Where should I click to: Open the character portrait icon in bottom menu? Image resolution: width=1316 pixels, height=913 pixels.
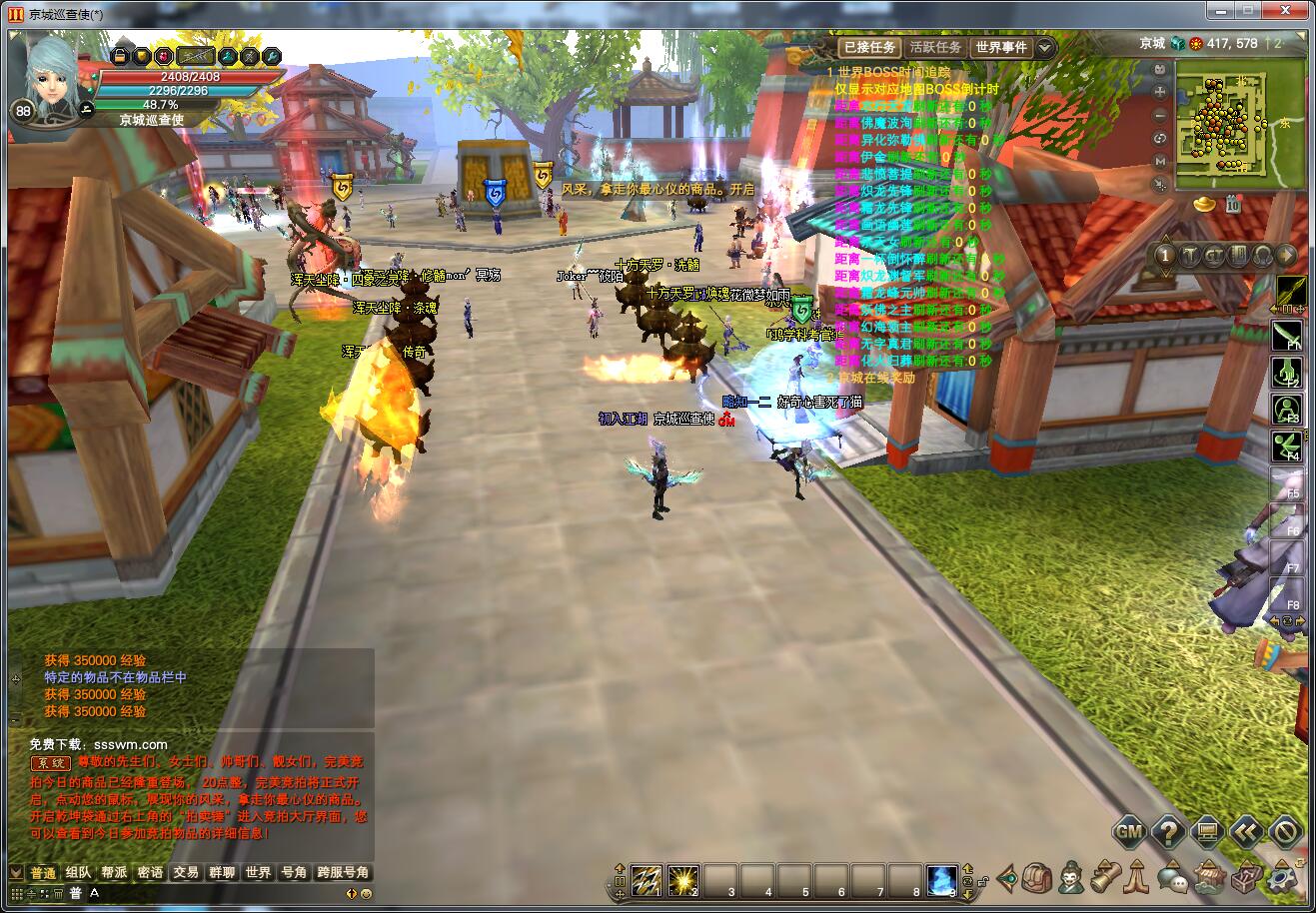pos(1071,878)
